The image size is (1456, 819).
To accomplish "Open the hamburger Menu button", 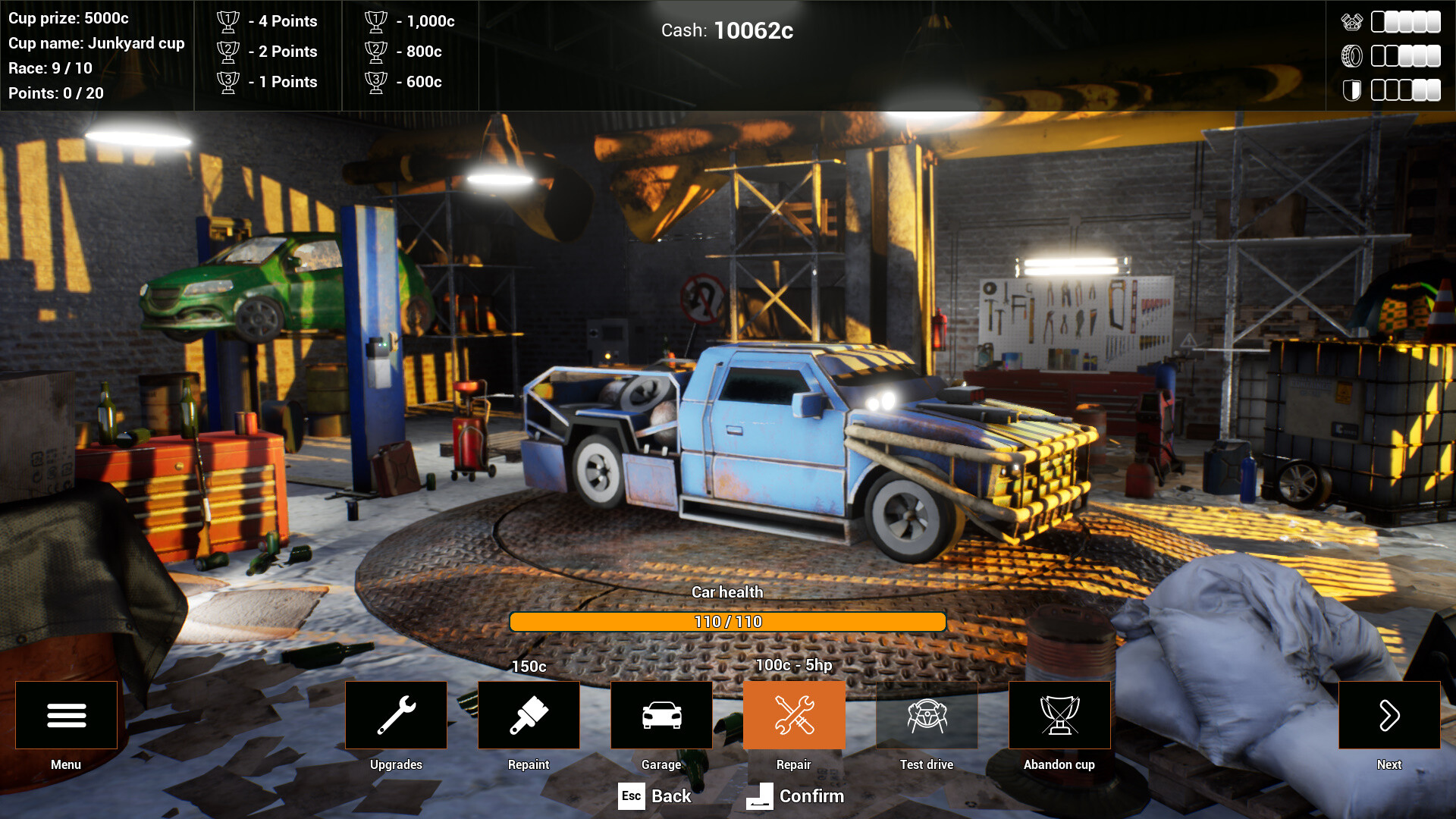I will (66, 715).
